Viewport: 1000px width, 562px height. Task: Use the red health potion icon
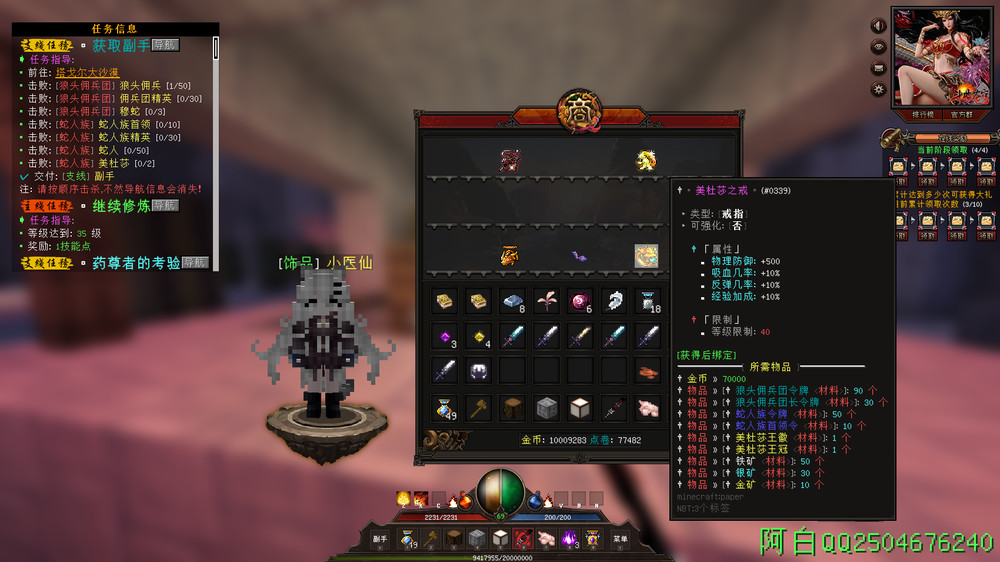click(465, 499)
